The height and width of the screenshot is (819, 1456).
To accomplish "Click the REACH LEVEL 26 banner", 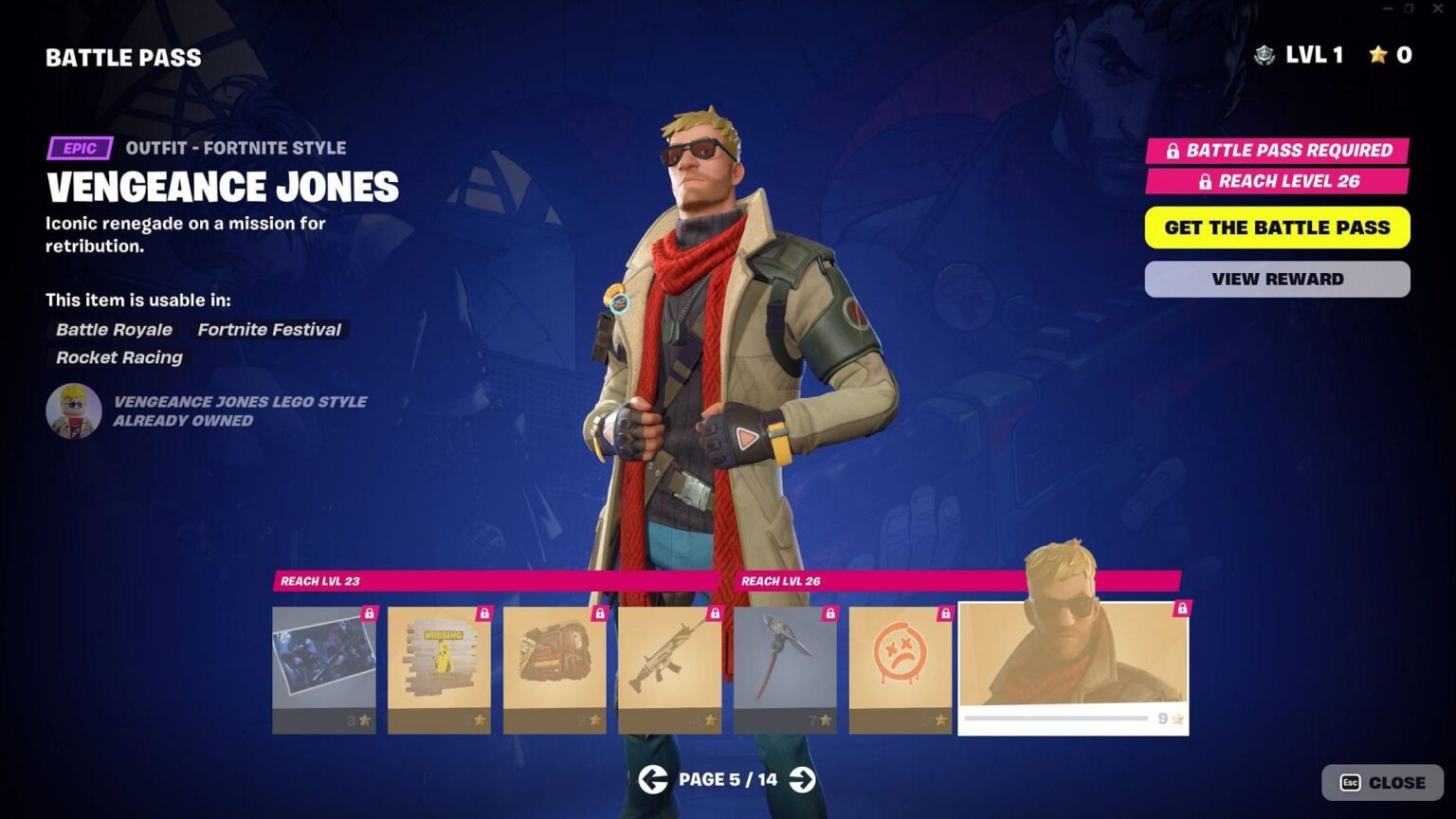I will click(x=1278, y=182).
